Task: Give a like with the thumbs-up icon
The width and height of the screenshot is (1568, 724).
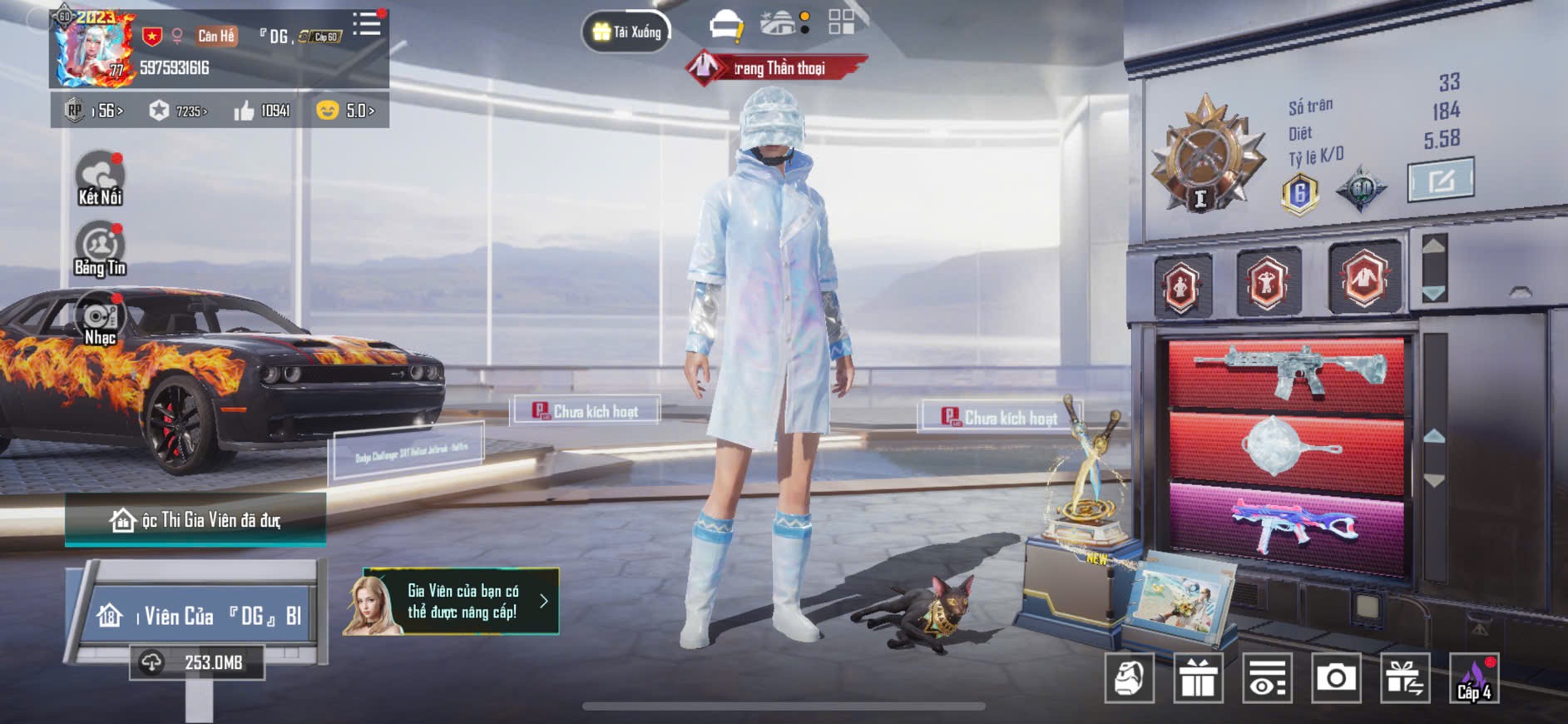Action: (x=262, y=111)
